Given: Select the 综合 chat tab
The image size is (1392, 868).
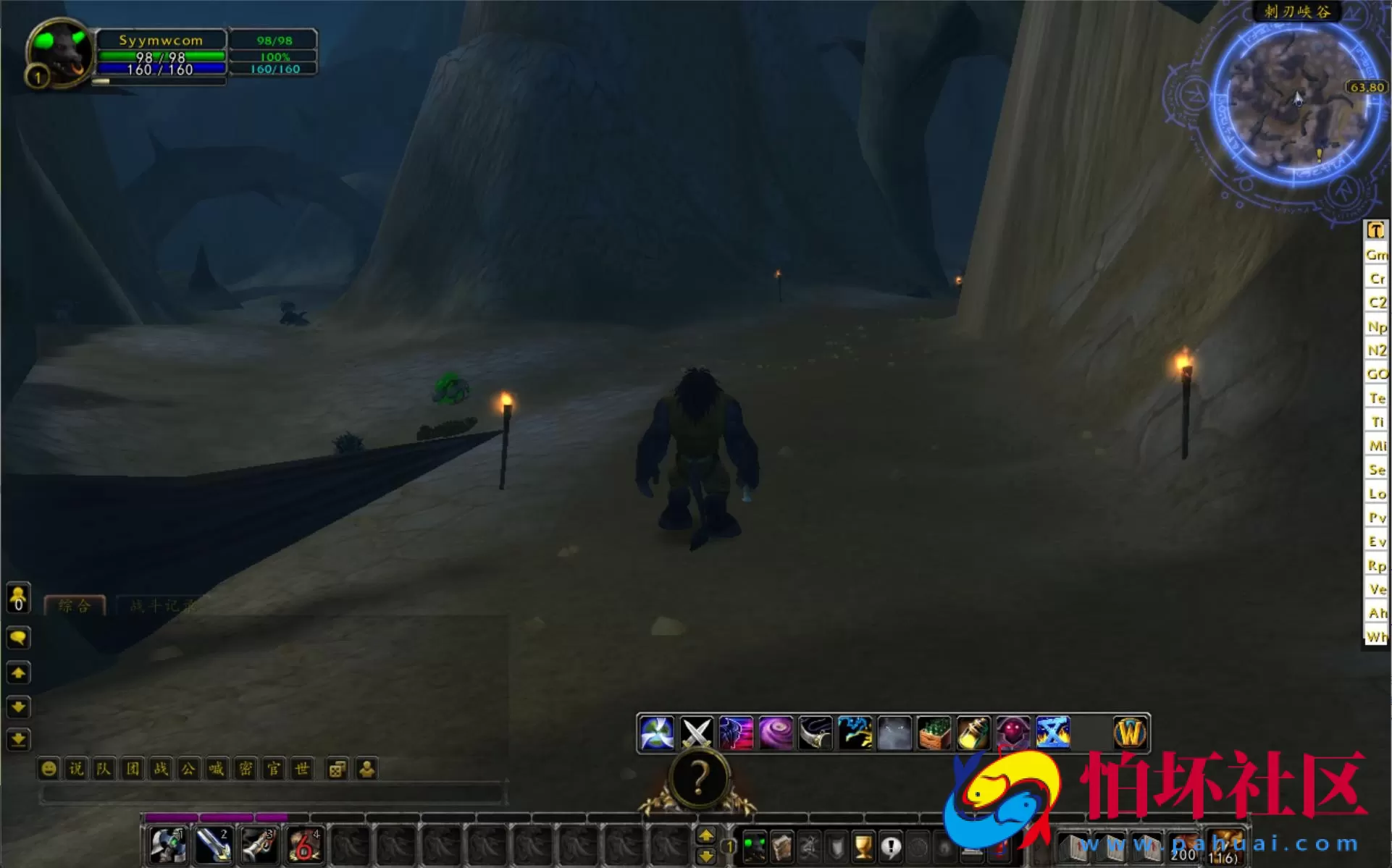Looking at the screenshot, I should tap(75, 606).
